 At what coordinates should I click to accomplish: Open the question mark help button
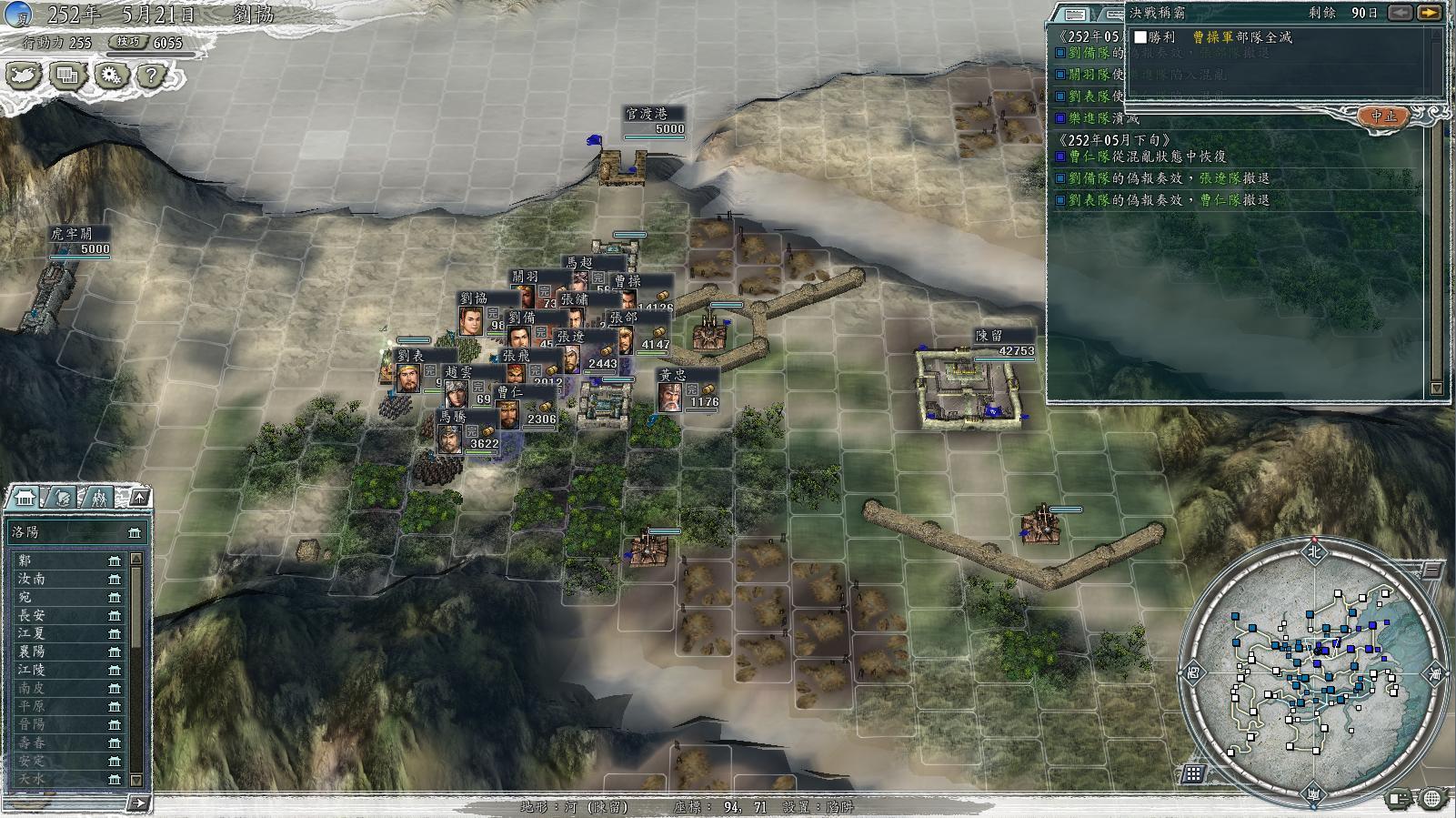[x=152, y=76]
